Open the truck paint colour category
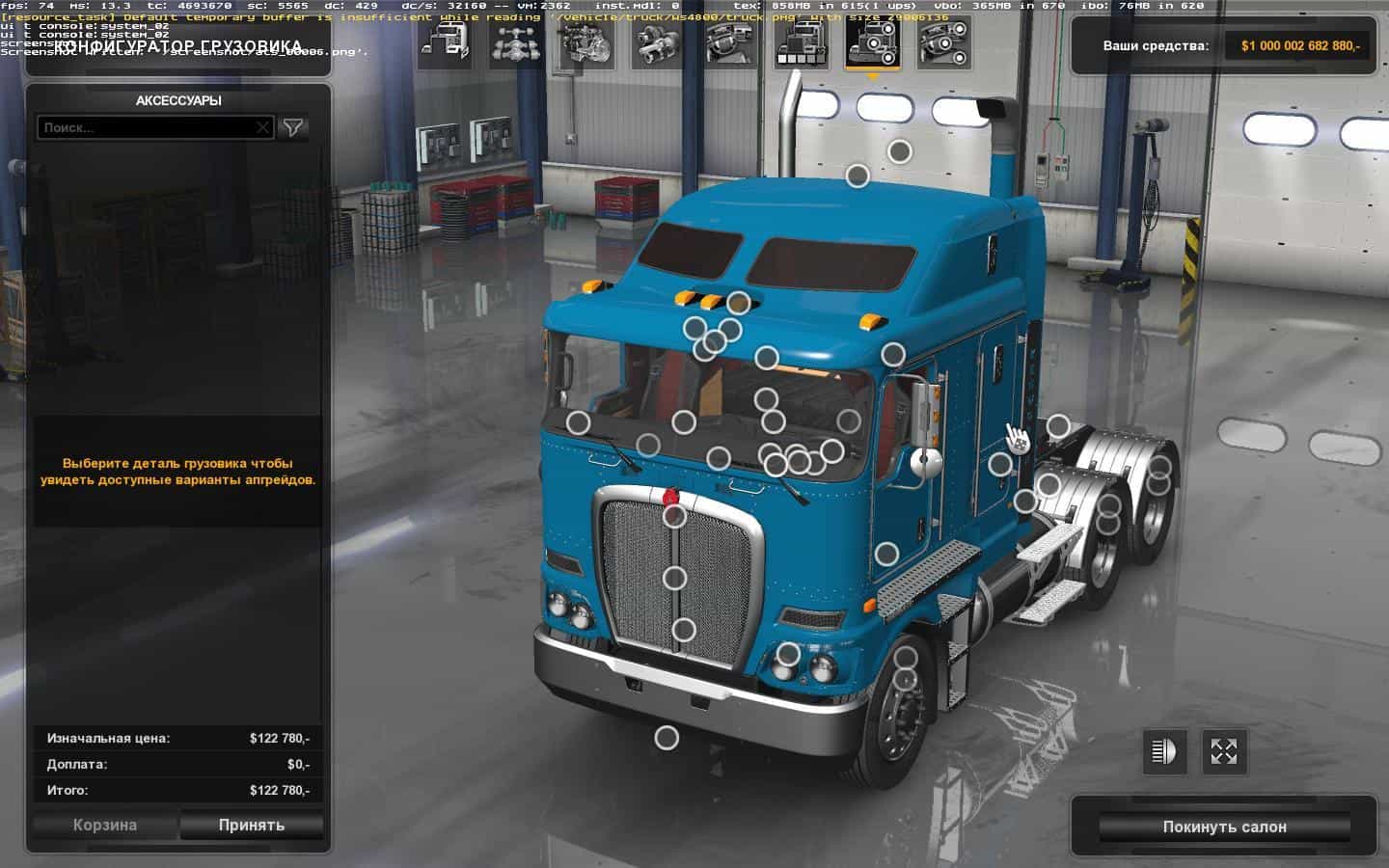Viewport: 1389px width, 868px height. (802, 43)
